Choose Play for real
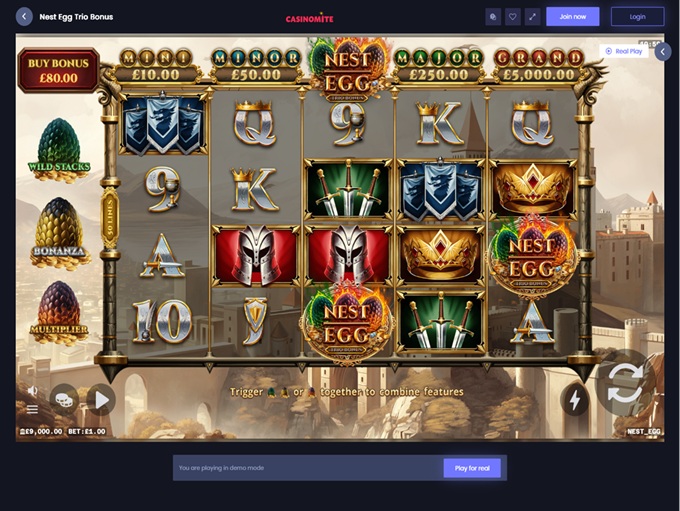680x511 pixels. click(471, 468)
